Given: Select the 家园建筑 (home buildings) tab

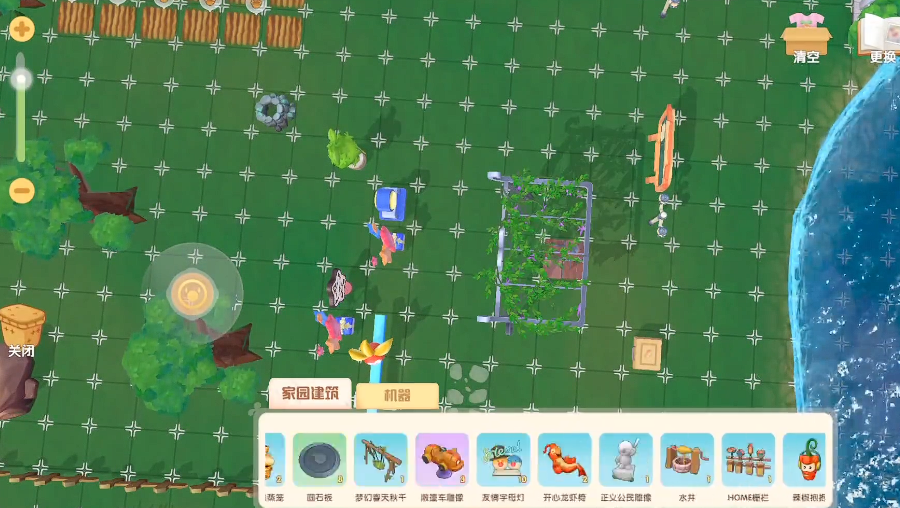Looking at the screenshot, I should pyautogui.click(x=310, y=394).
